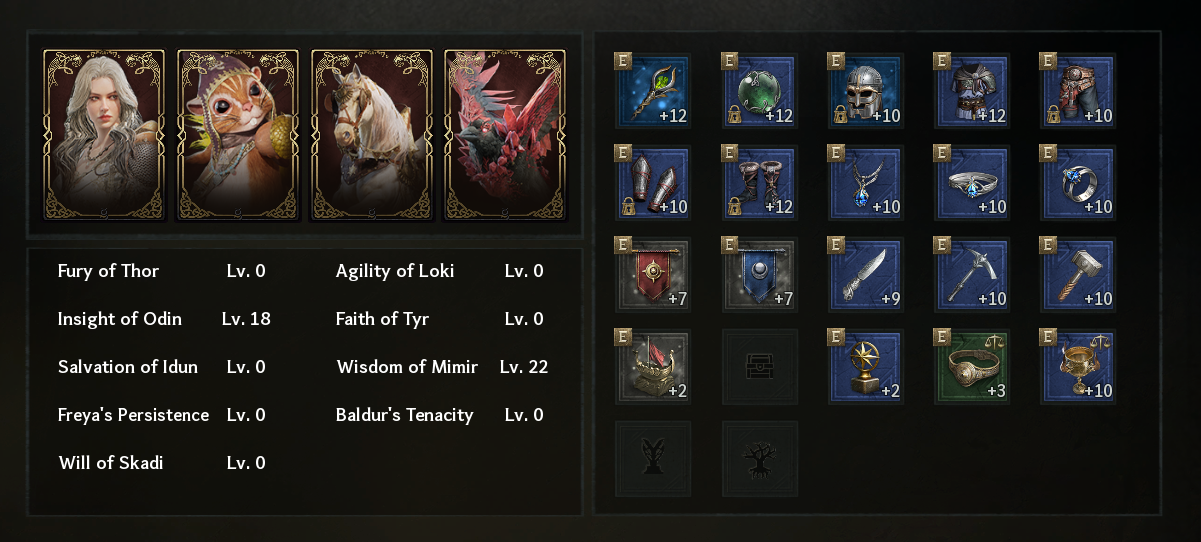Select the green bracelet slot
Viewport: 1201px width, 542px height.
(x=973, y=368)
